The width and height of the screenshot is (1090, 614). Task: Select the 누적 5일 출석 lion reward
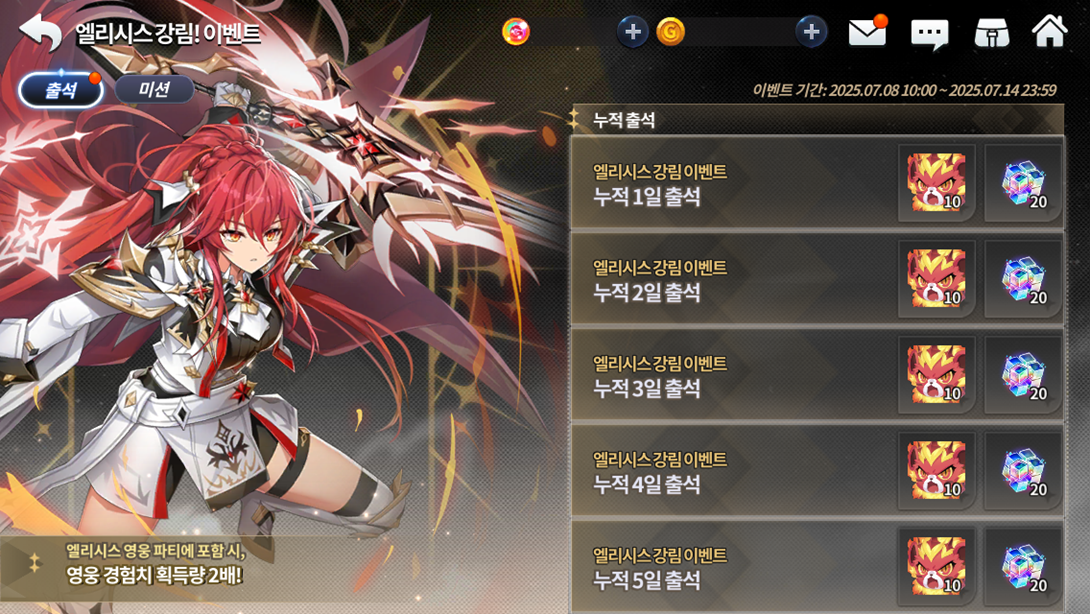pyautogui.click(x=936, y=567)
